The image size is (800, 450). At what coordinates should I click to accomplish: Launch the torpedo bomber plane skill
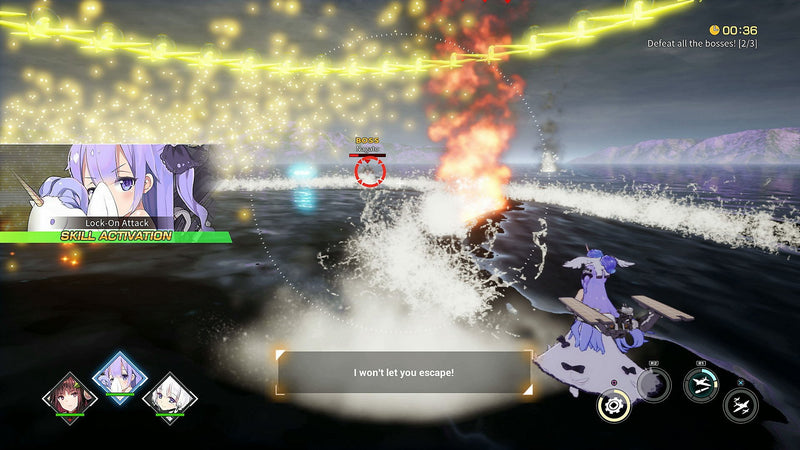tap(701, 384)
